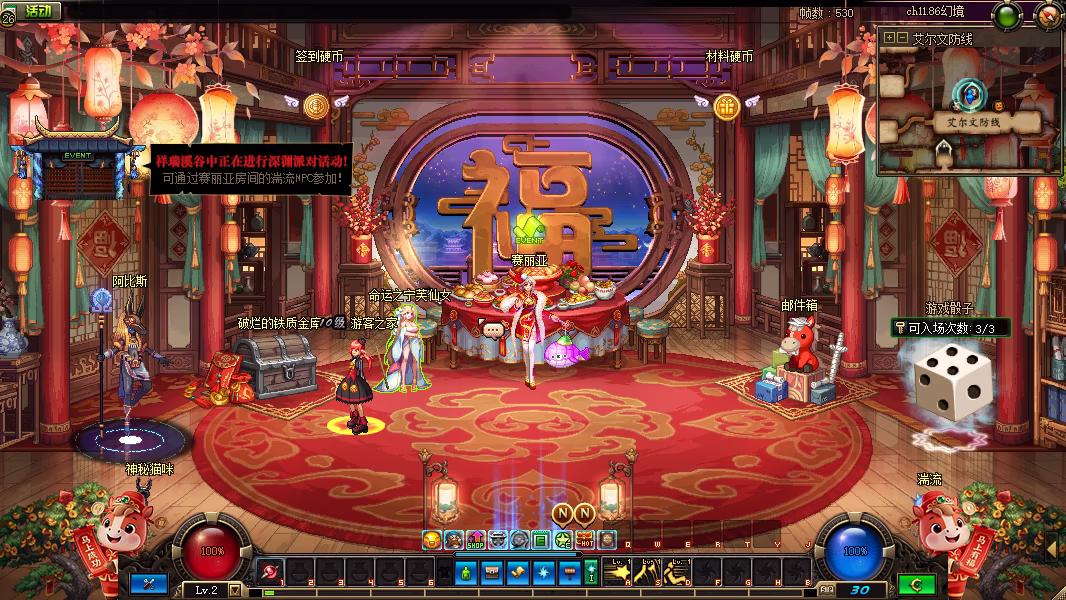Click the green orb channel button

[1006, 15]
